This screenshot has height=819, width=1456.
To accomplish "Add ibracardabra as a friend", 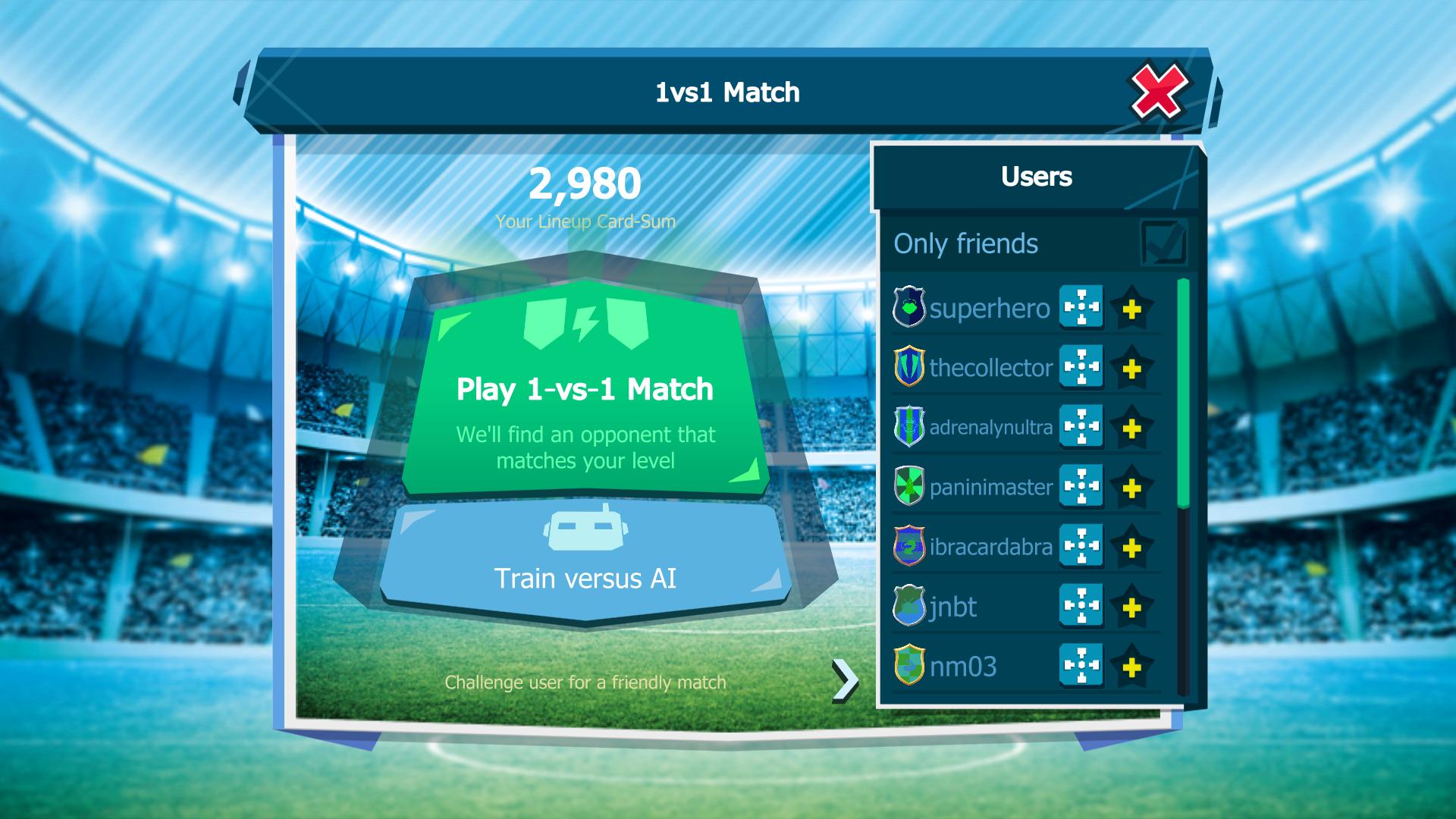I will tap(1131, 548).
